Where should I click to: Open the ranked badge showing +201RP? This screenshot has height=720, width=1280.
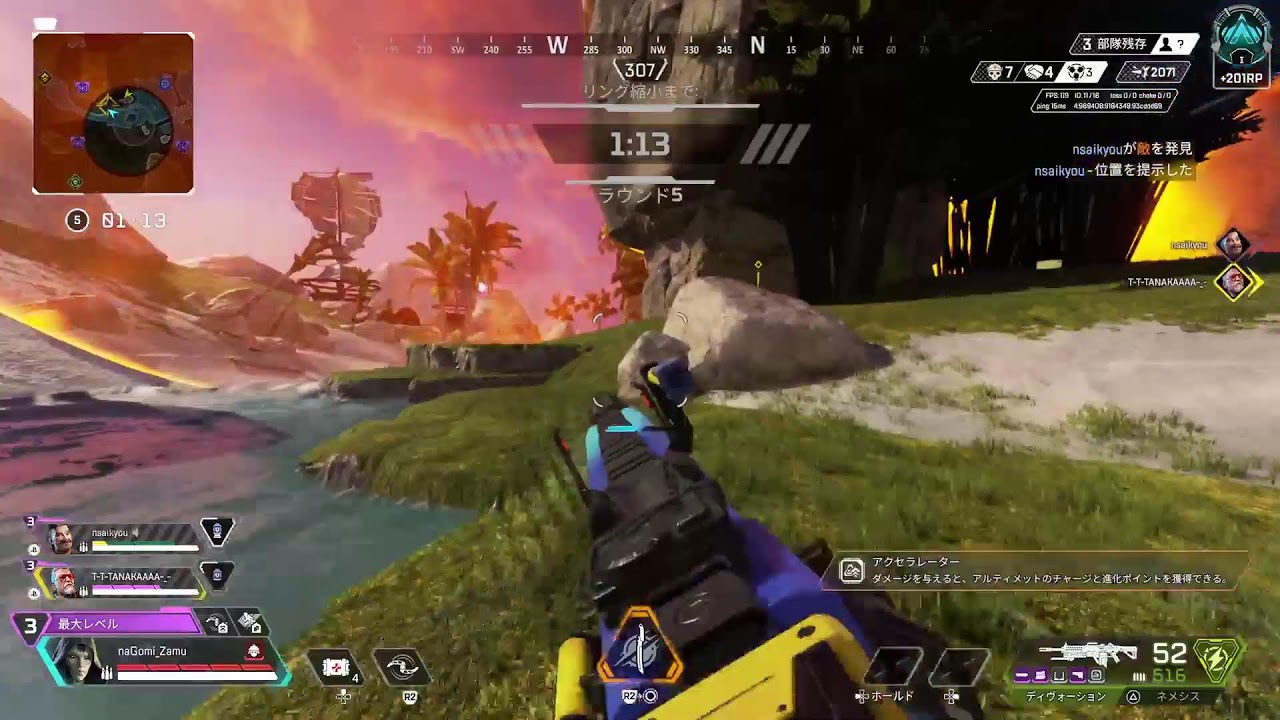click(x=1242, y=50)
